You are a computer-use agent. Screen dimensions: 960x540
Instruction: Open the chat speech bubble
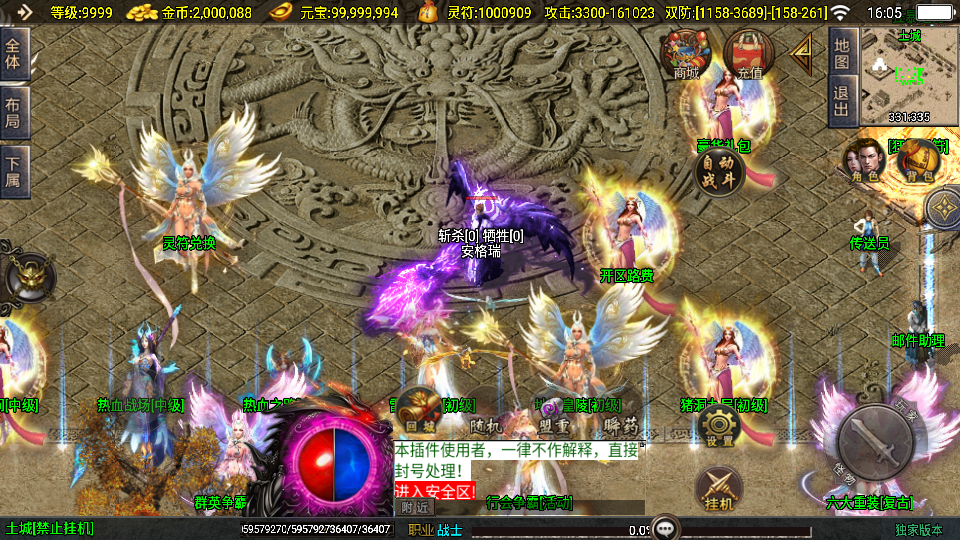click(665, 528)
